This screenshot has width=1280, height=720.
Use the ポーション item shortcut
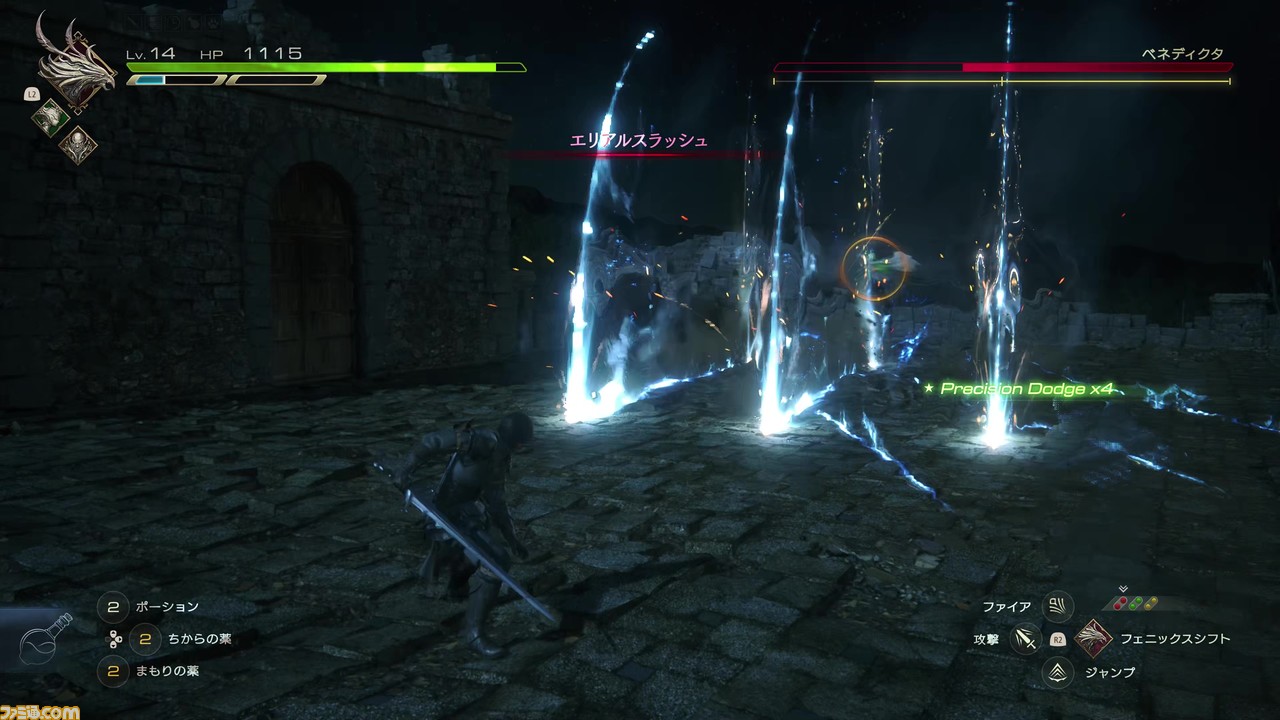[x=113, y=607]
